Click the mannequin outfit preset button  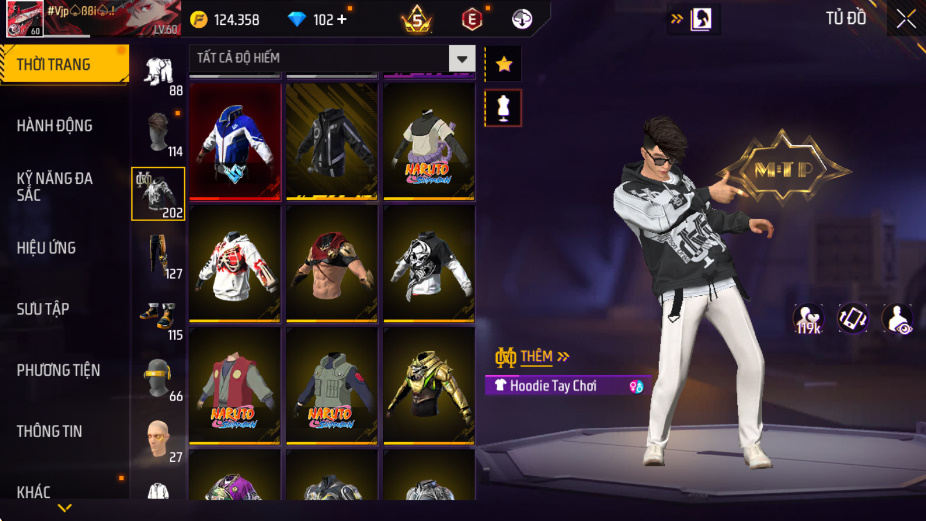(503, 108)
